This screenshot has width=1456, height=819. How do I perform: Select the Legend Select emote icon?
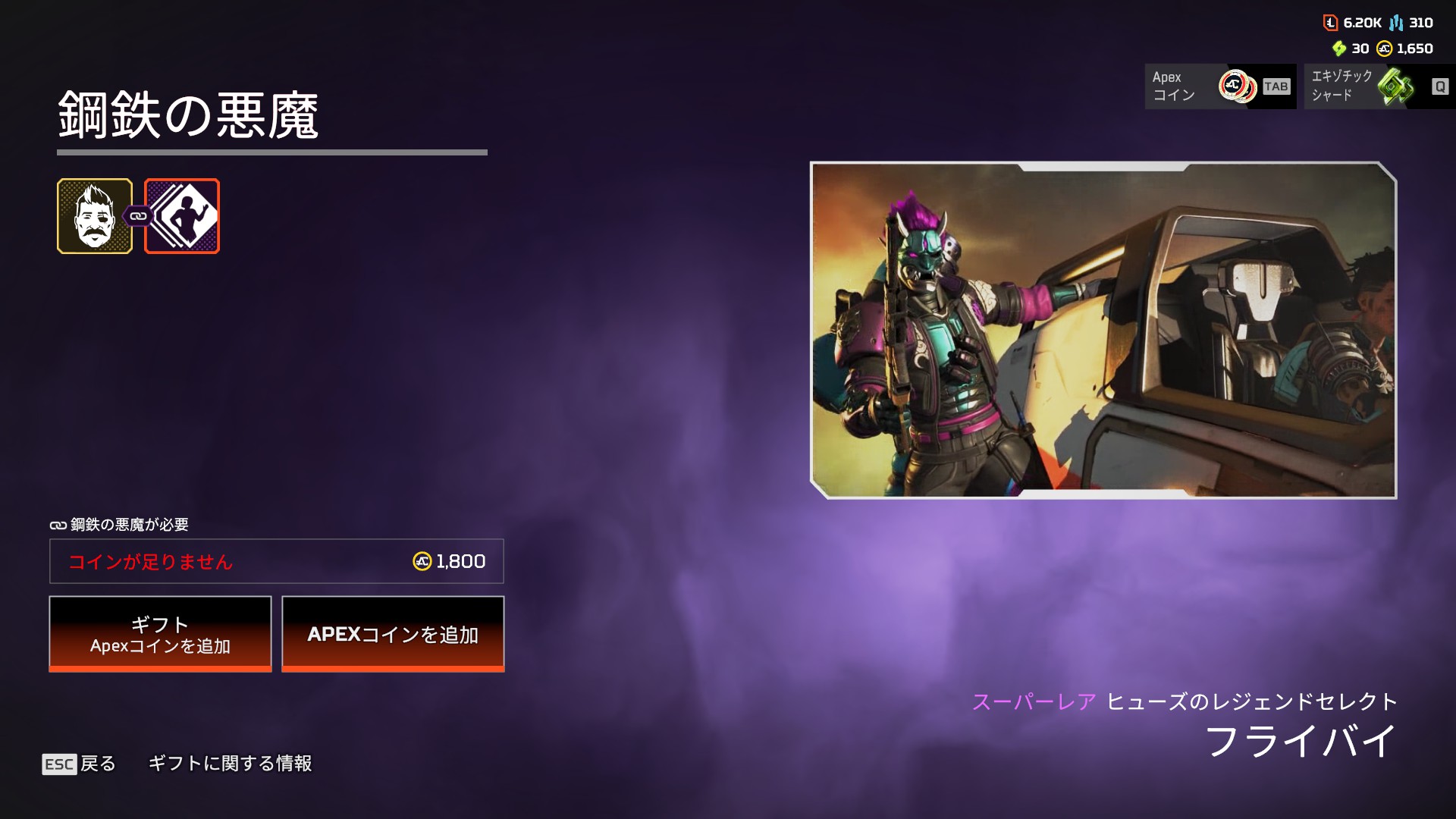tap(183, 216)
